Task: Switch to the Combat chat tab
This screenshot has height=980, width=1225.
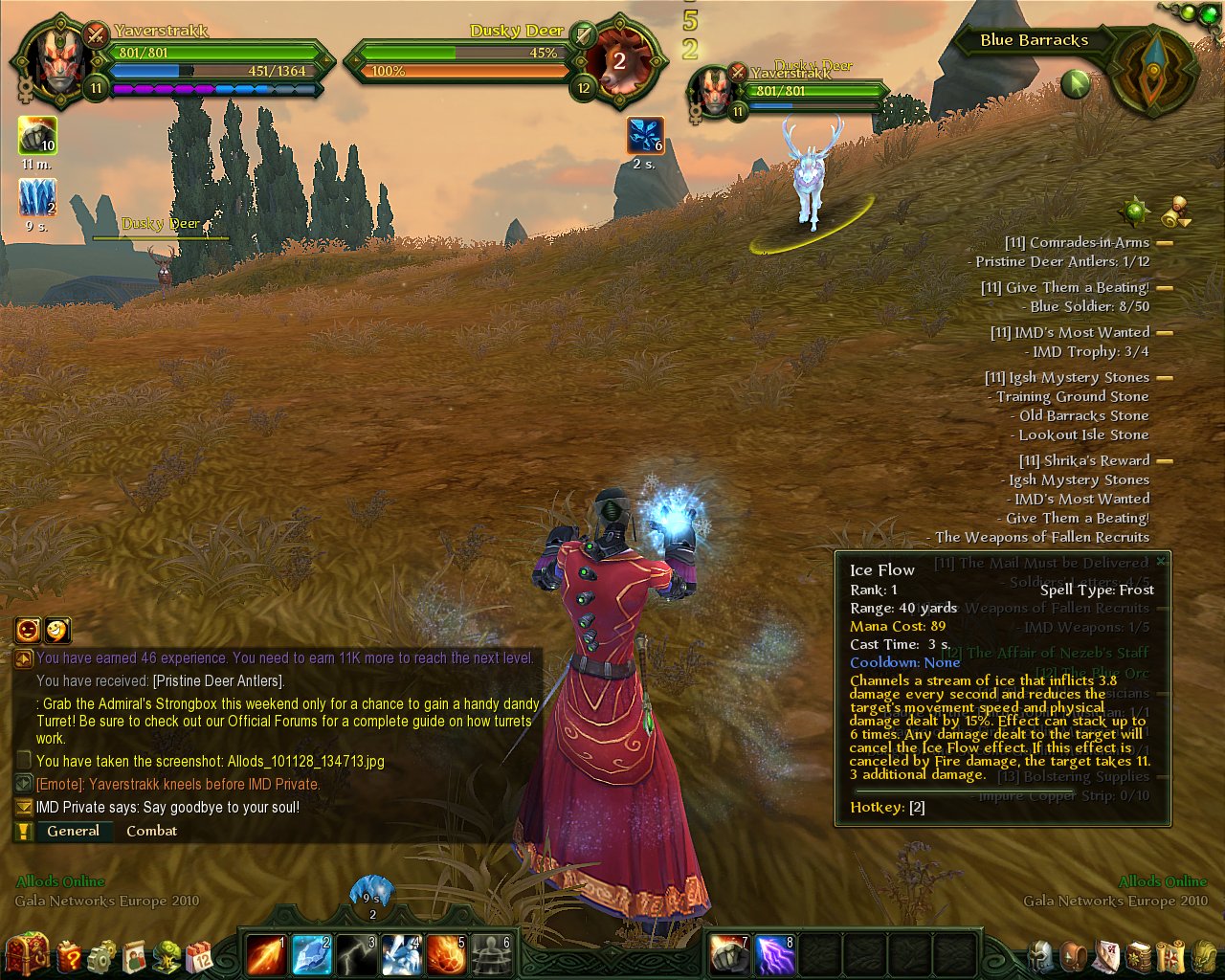Action: pyautogui.click(x=151, y=831)
